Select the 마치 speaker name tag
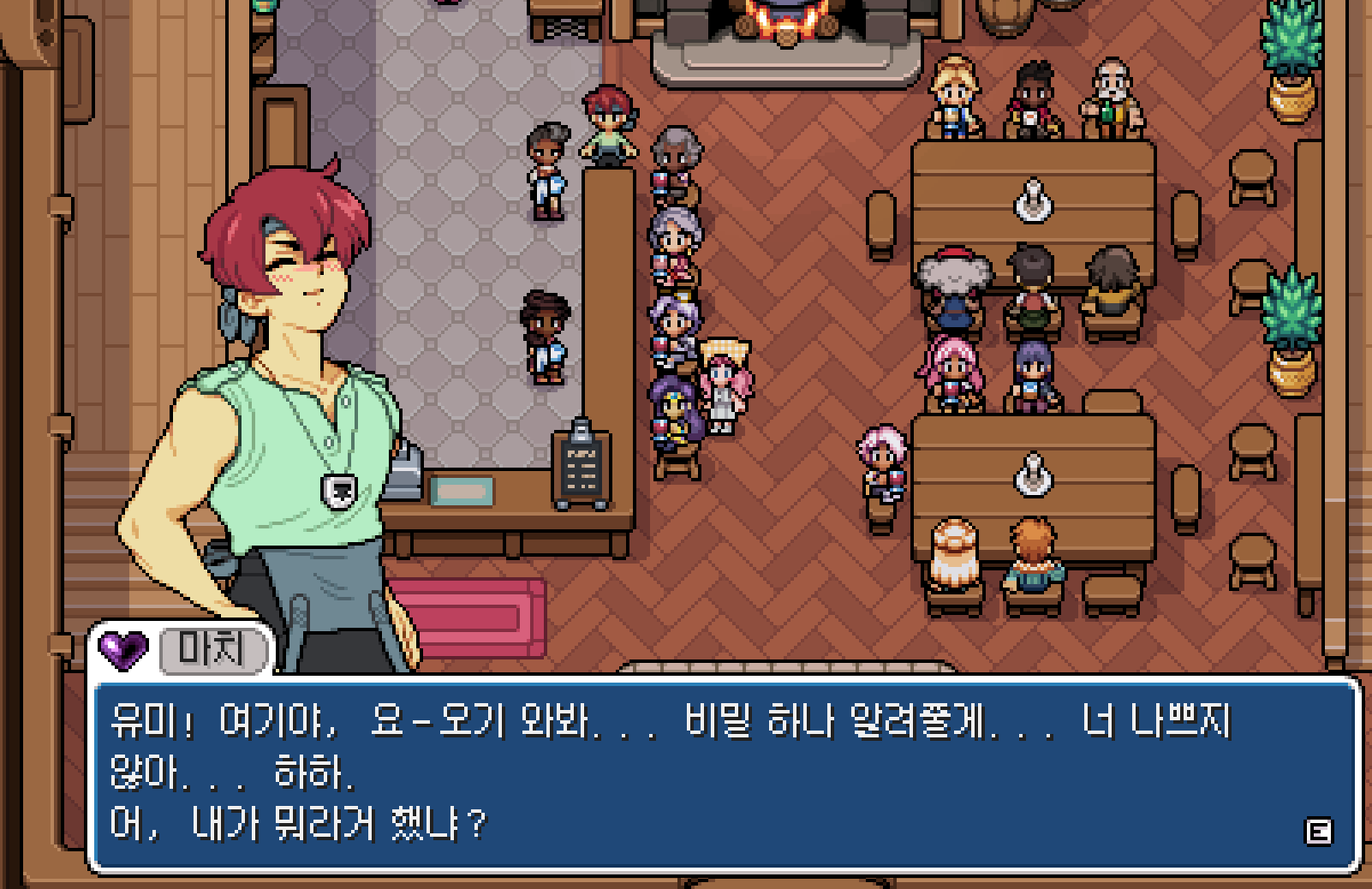This screenshot has height=889, width=1372. click(x=213, y=650)
